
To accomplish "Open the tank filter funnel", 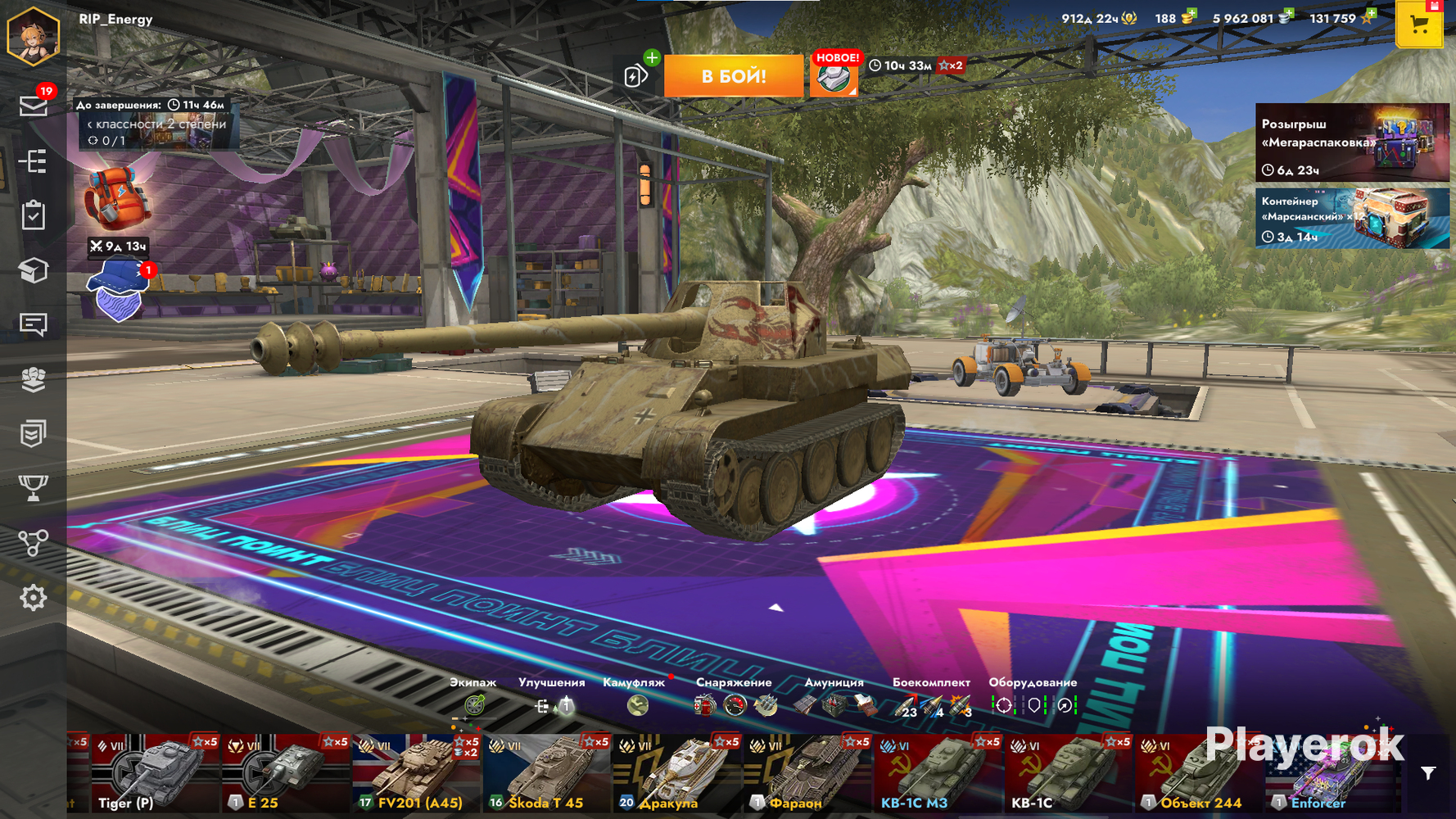I will click(x=1428, y=773).
